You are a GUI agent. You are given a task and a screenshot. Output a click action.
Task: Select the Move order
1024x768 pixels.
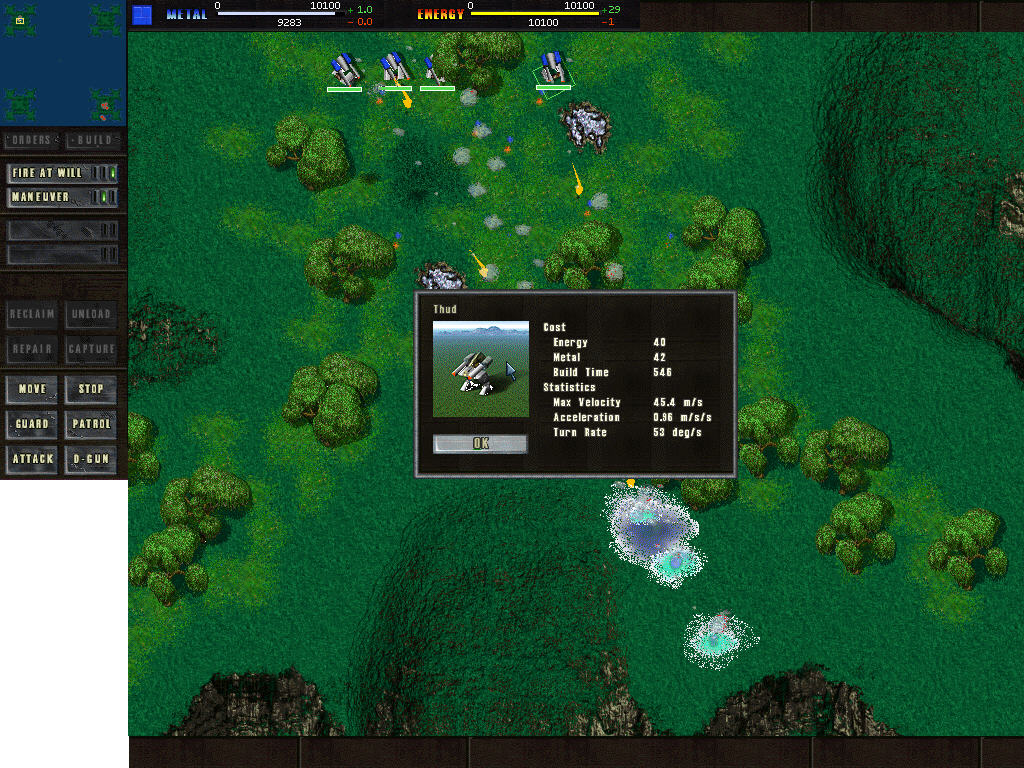coord(32,389)
